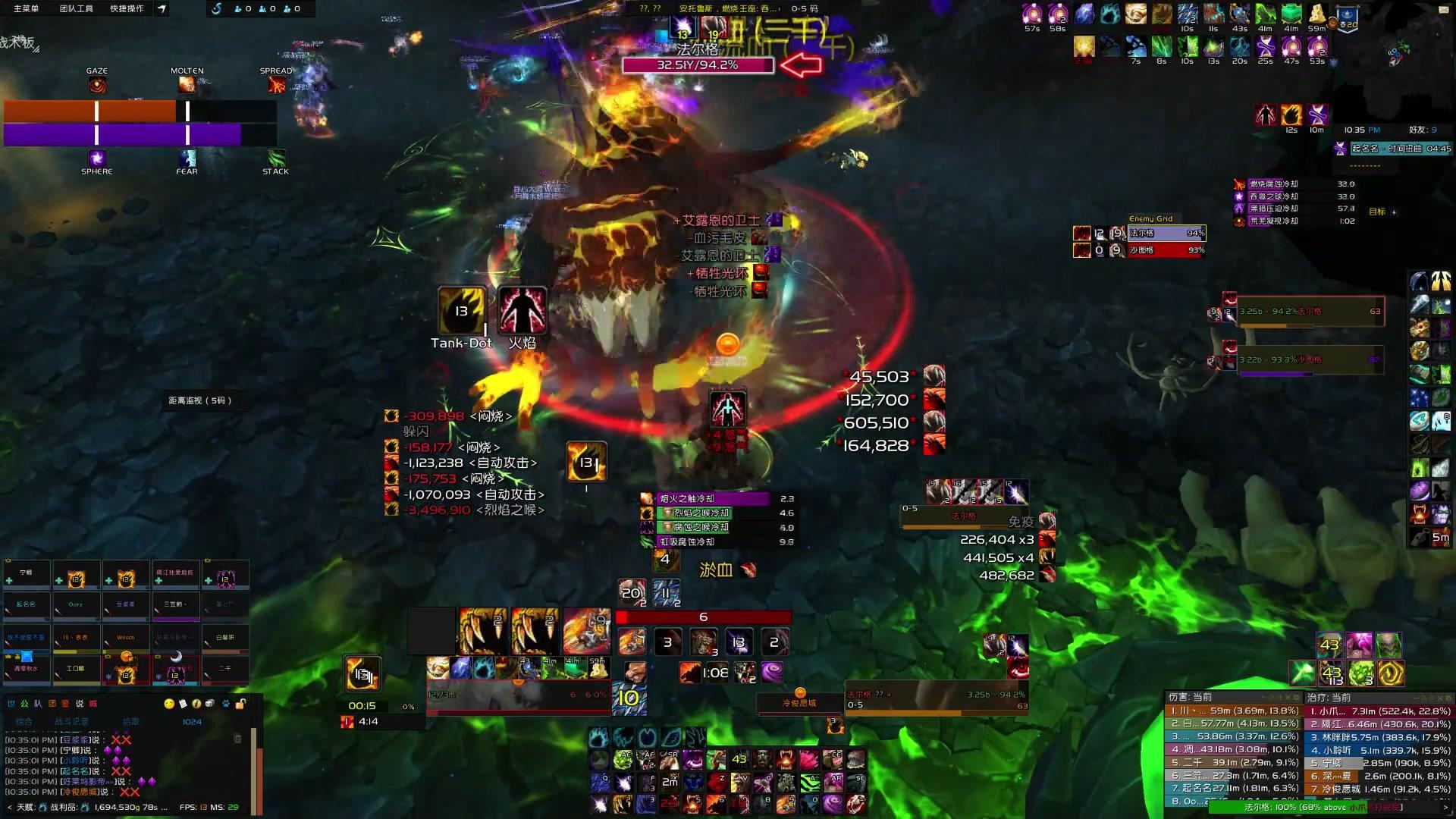Image resolution: width=1456 pixels, height=819 pixels.
Task: Open the 伤害: 当前 damage meter header
Action: point(1191,698)
